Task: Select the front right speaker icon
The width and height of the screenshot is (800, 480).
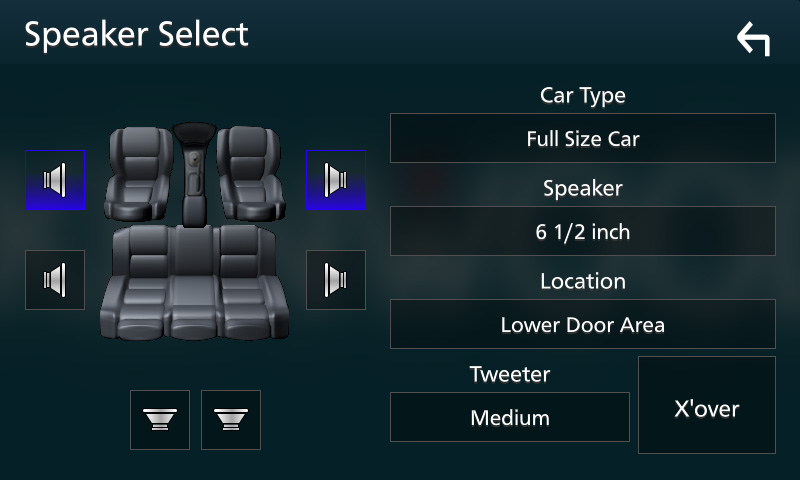Action: (335, 180)
